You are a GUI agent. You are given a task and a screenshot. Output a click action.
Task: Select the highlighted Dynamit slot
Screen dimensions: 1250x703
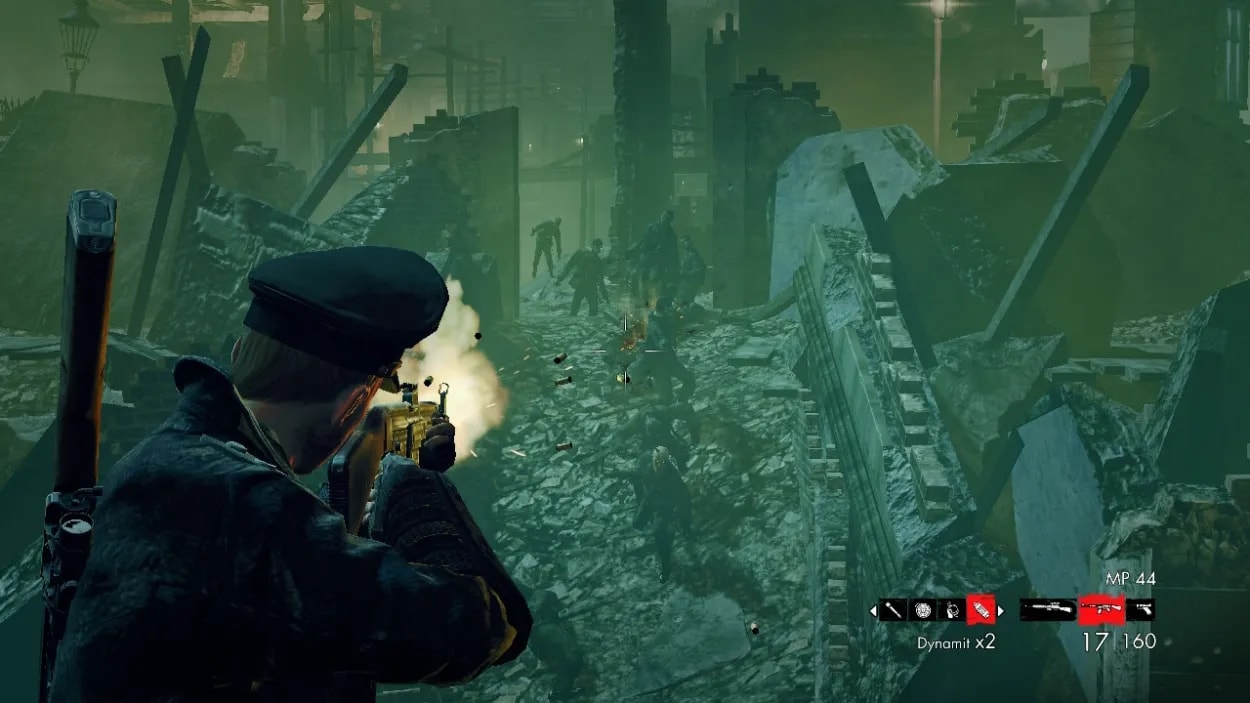980,610
